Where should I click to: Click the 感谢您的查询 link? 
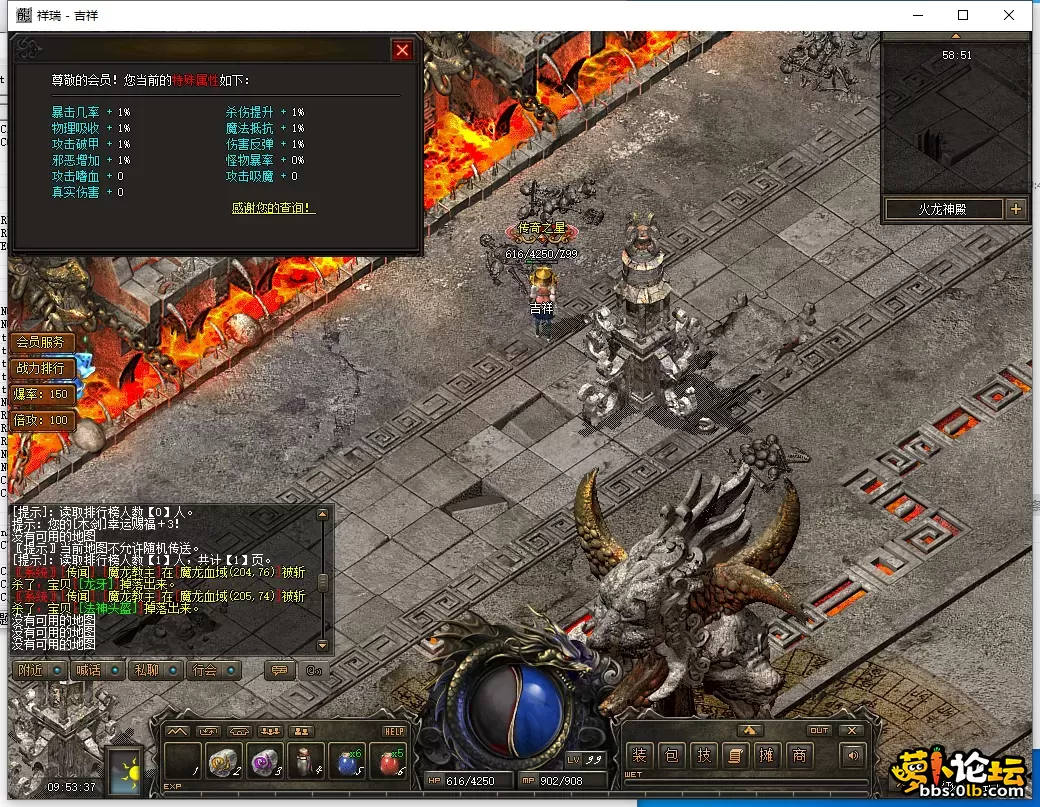click(273, 208)
